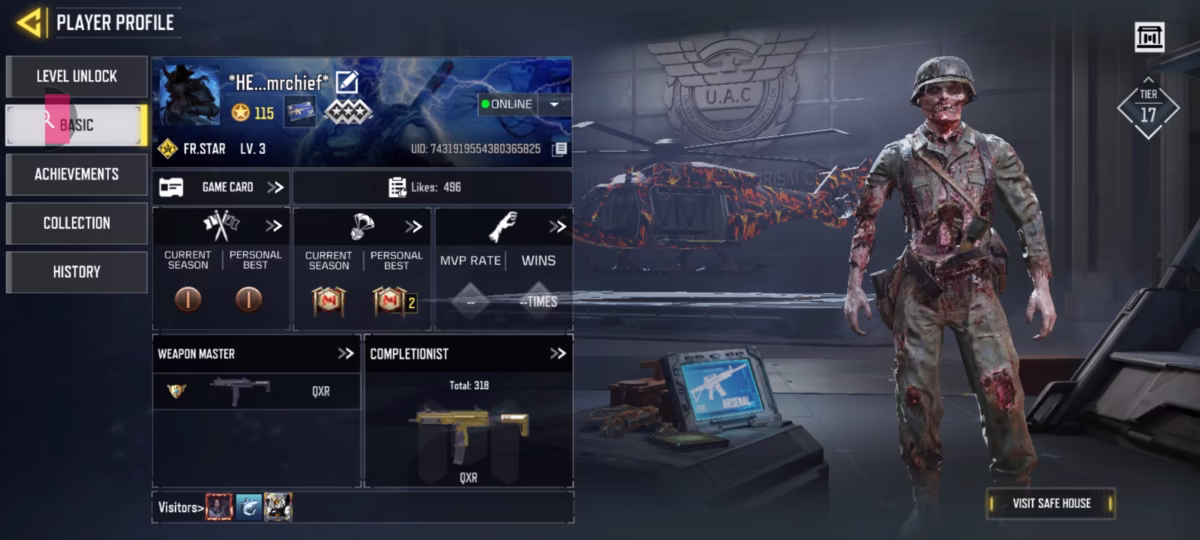Switch to the Basic tab
This screenshot has width=1200, height=540.
[77, 125]
